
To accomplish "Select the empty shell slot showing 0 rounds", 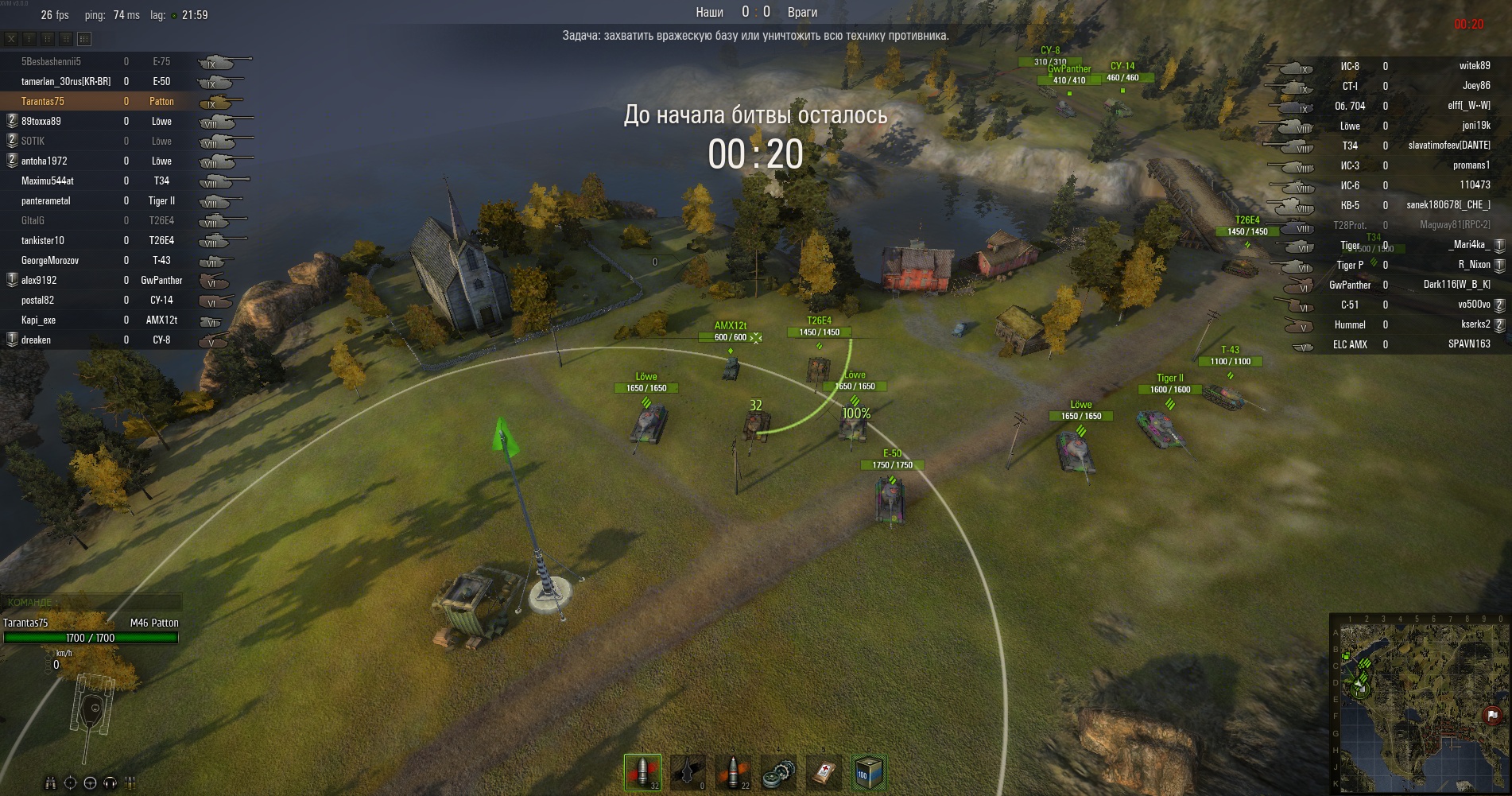I will tap(688, 771).
